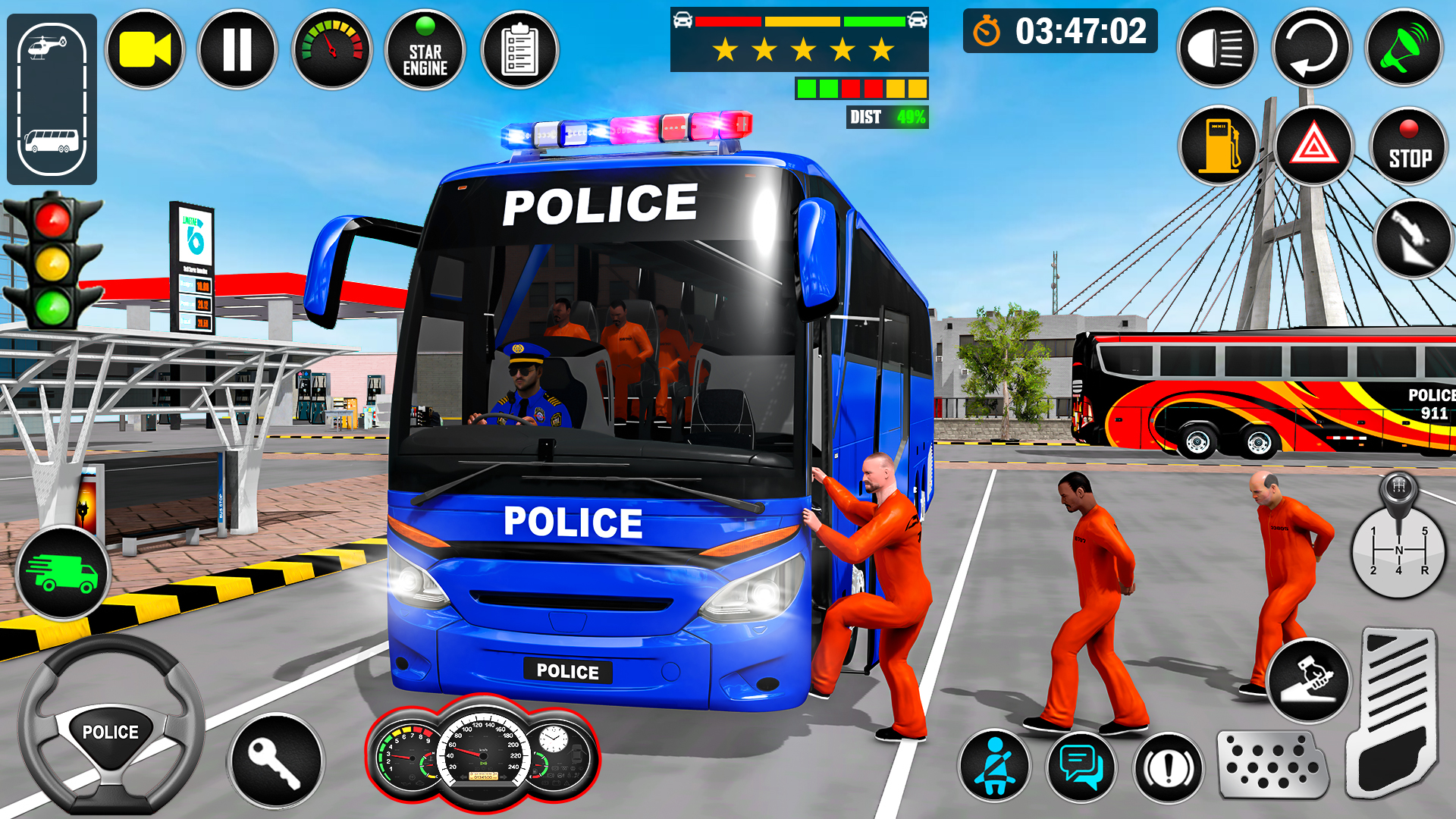The width and height of the screenshot is (1456, 819).
Task: Open the missions checklist icon
Action: [519, 49]
